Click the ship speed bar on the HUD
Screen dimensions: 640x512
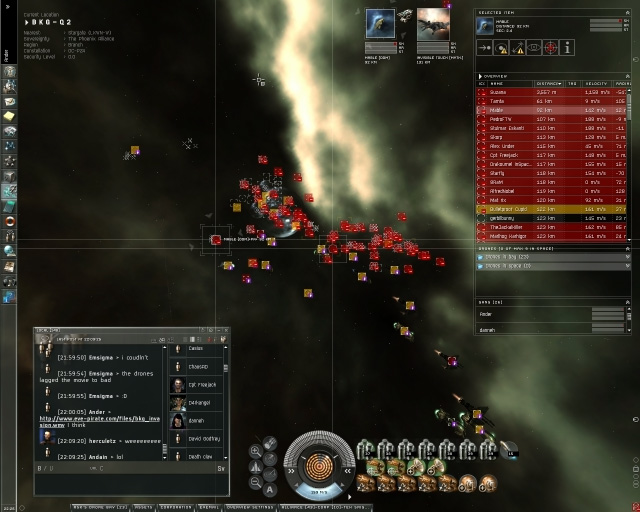pos(320,492)
